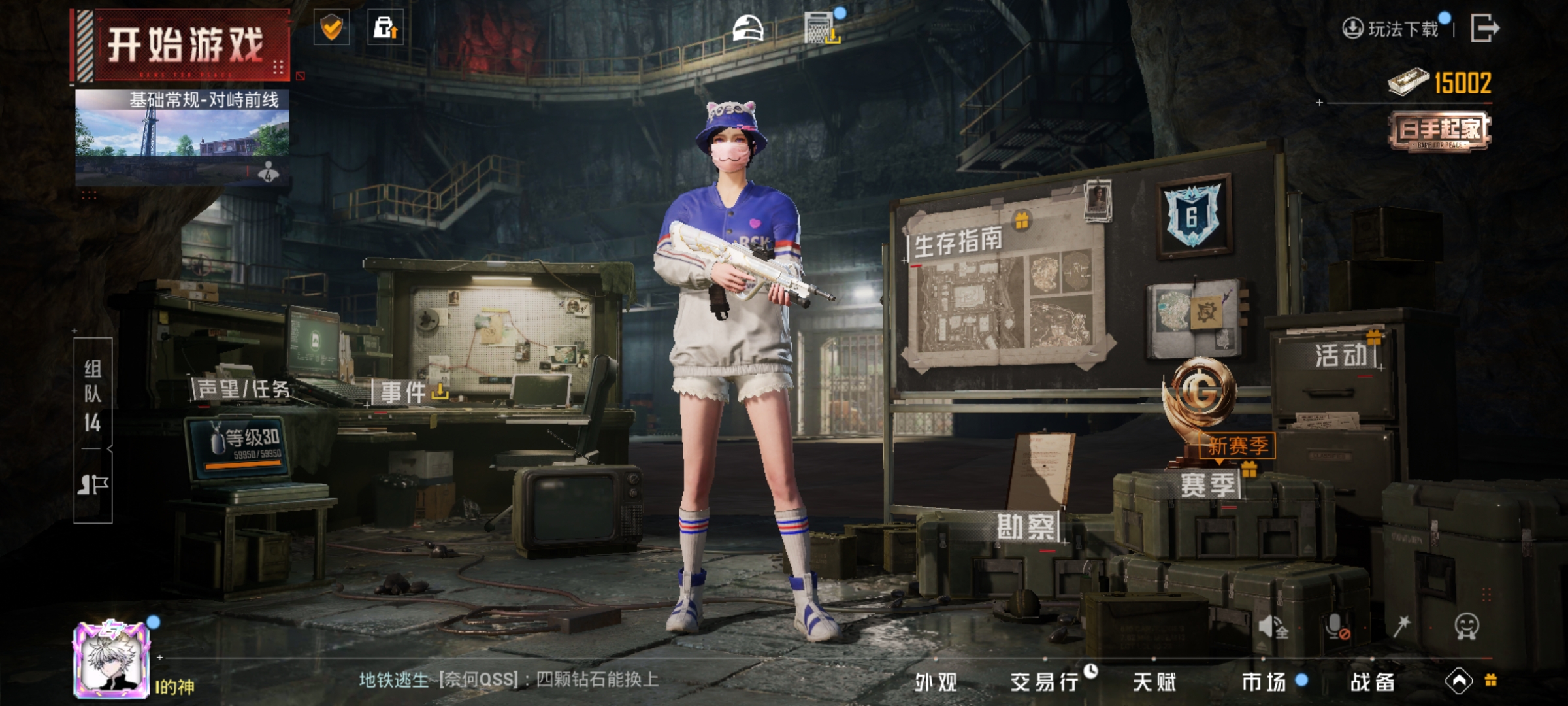Start the game with 开始游戏
The height and width of the screenshot is (706, 1568).
pos(185,46)
